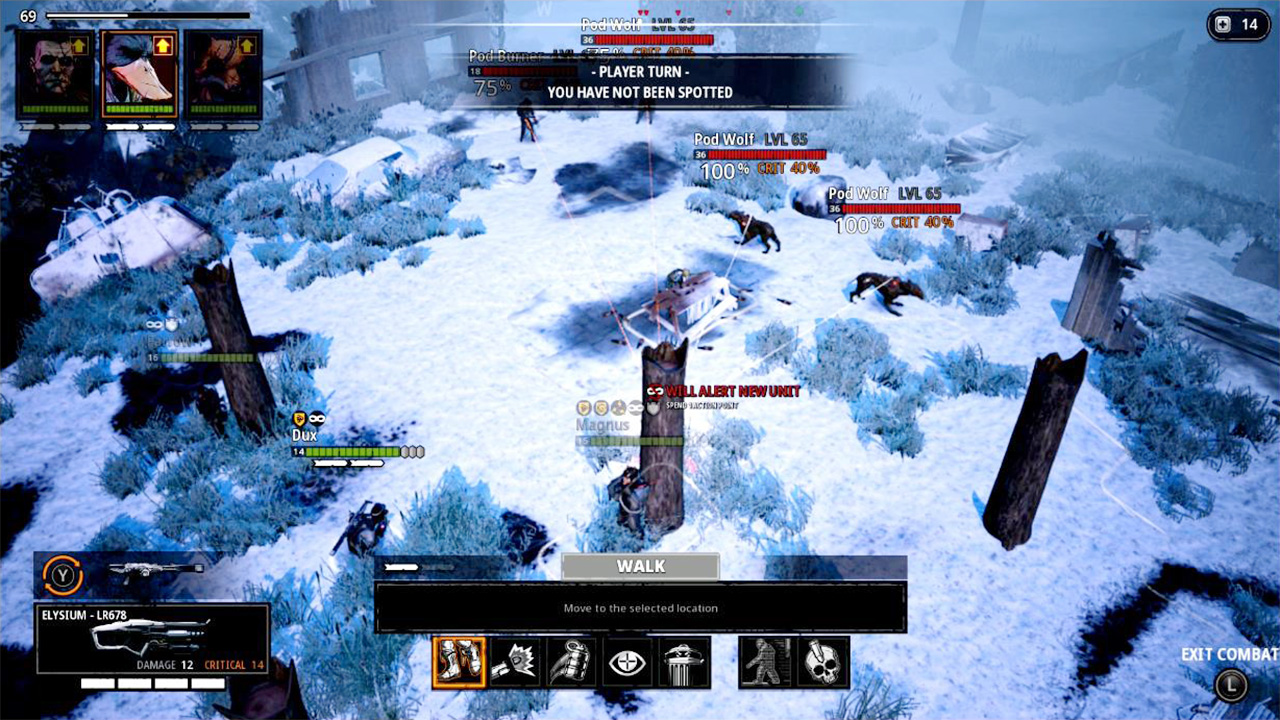1280x720 pixels.
Task: Click the turn progress bar top left
Action: (150, 16)
